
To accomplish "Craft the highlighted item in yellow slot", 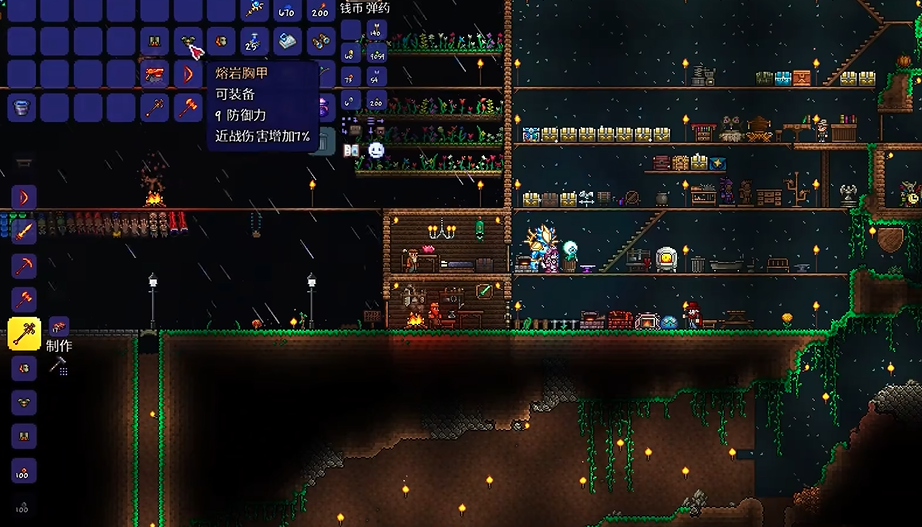I will click(23, 333).
